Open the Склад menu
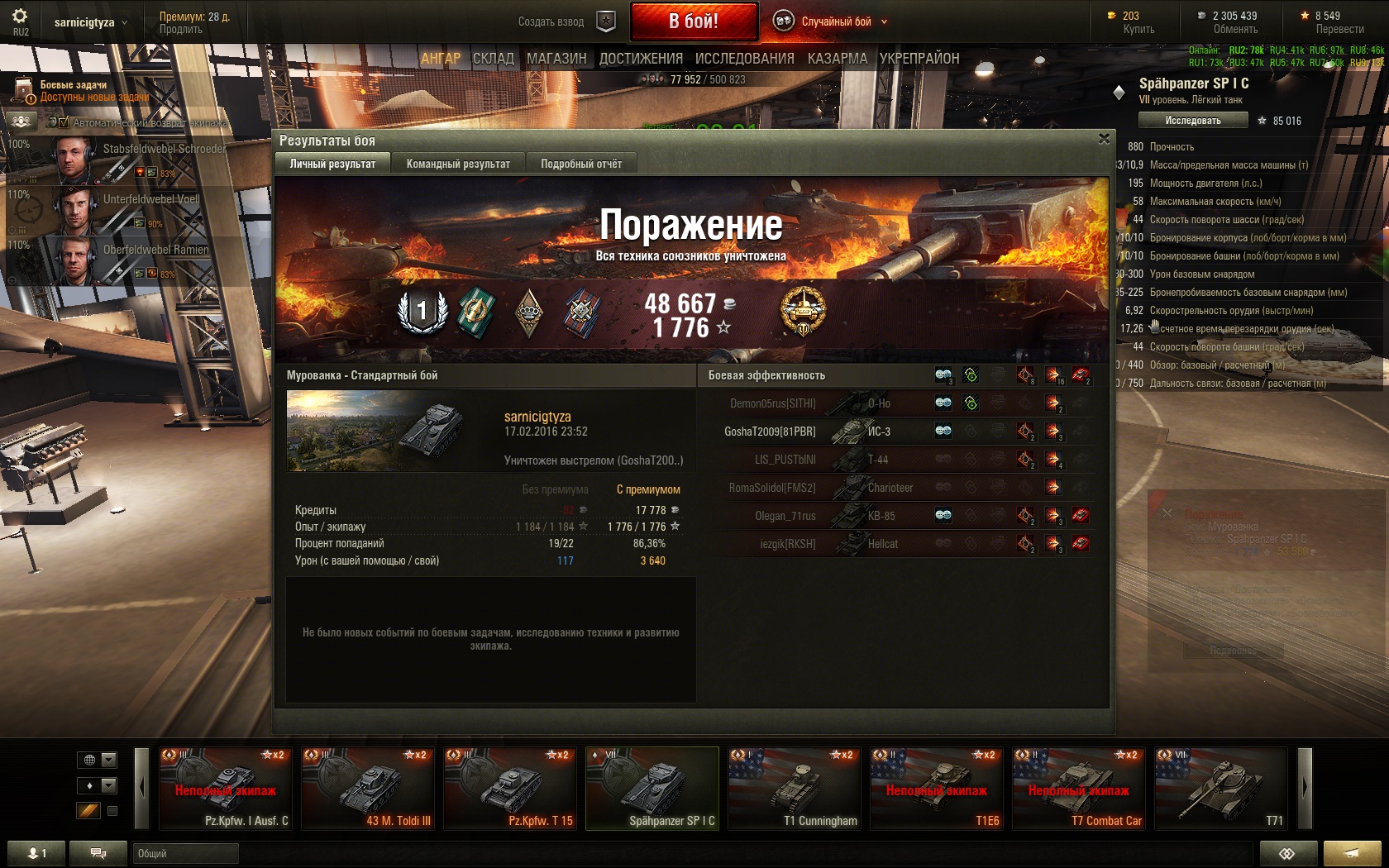 494,59
